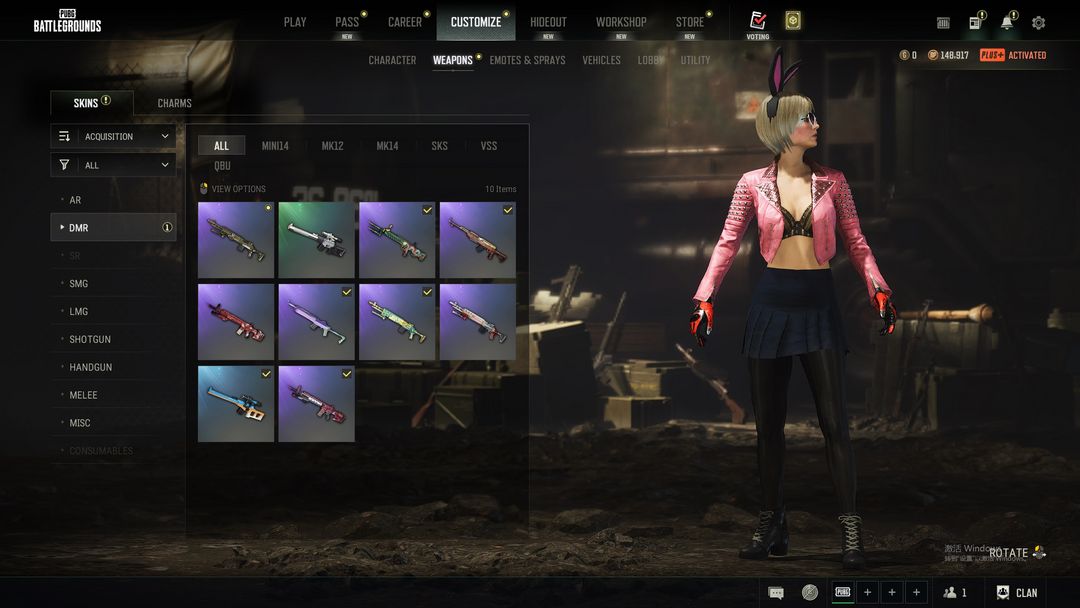Filter DMR skins by SKS

440,146
